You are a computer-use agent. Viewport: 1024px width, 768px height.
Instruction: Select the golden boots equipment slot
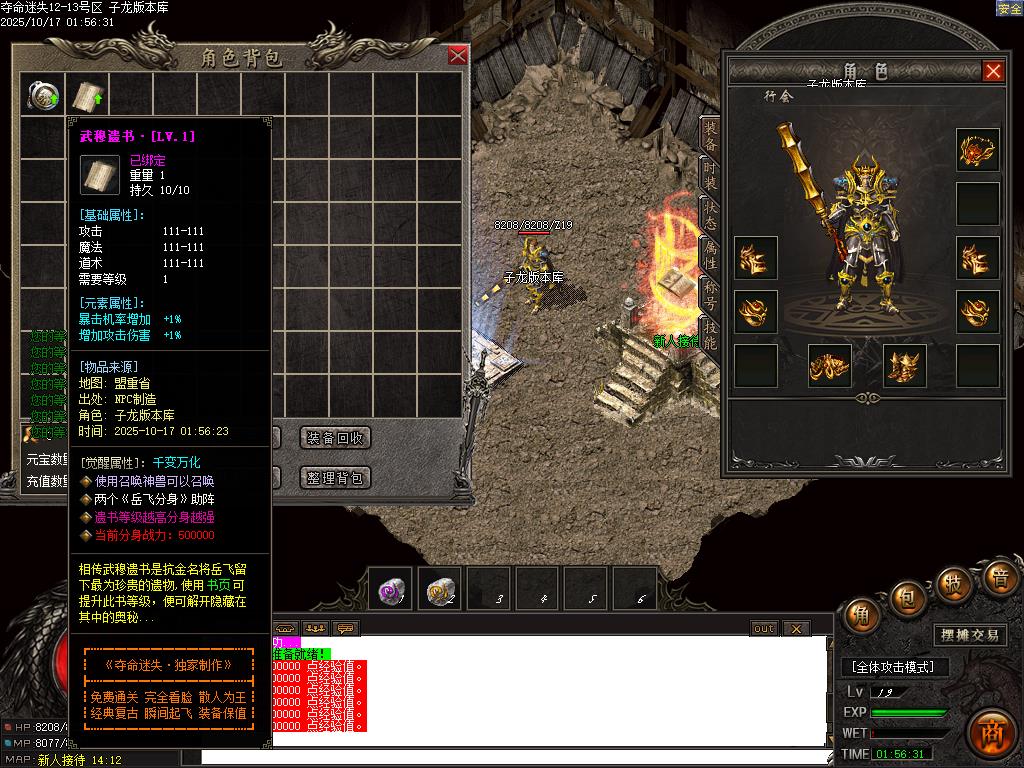click(905, 366)
